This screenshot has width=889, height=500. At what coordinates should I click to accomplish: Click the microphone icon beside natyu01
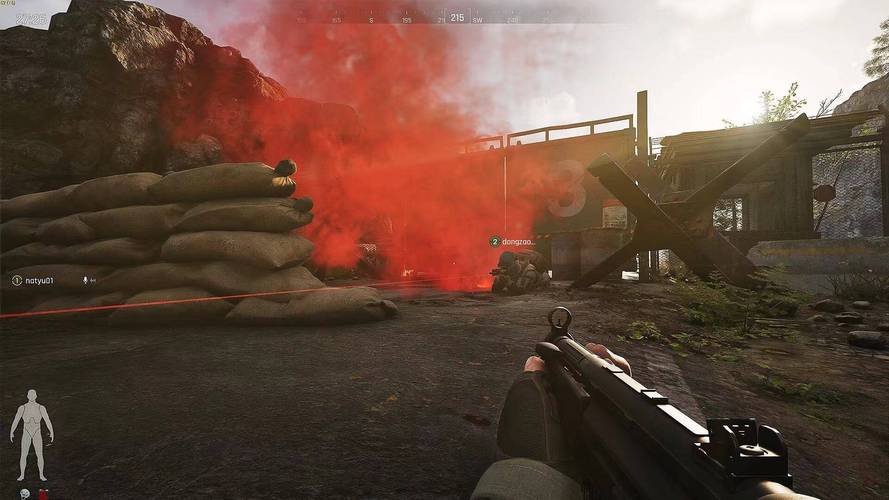[x=87, y=280]
